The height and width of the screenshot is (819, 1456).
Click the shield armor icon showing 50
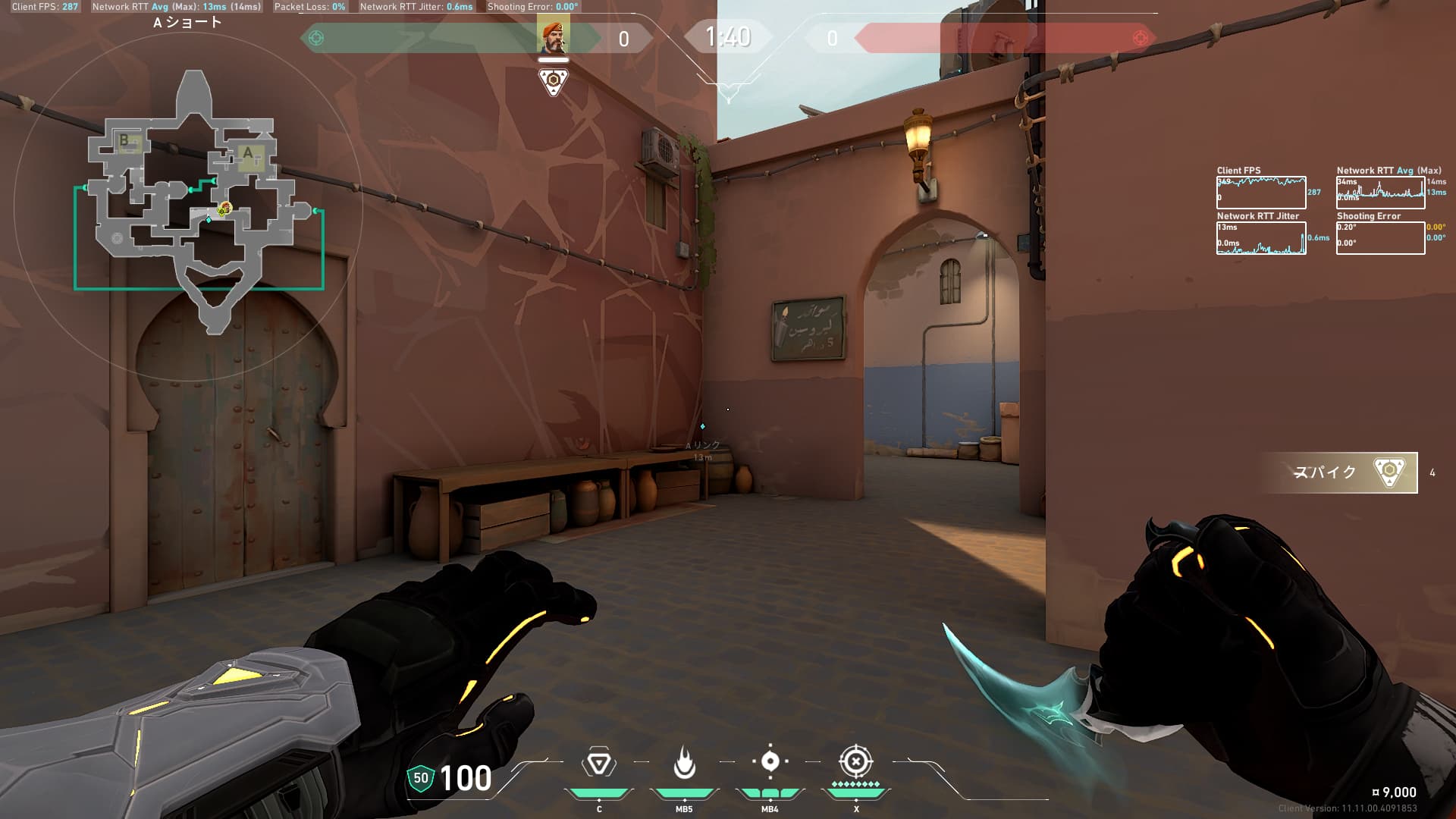pos(421,778)
